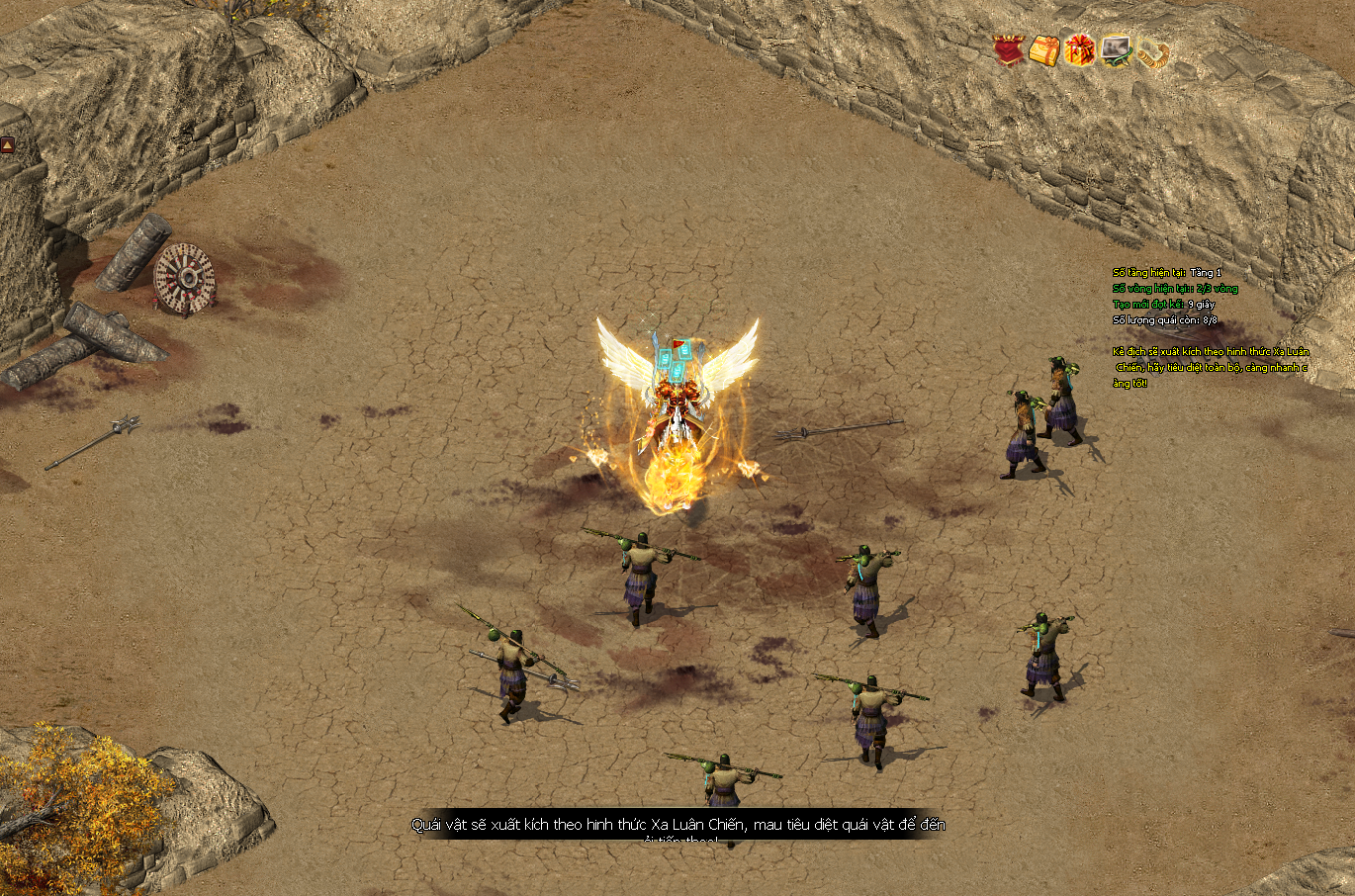The height and width of the screenshot is (896, 1355).
Task: Open the red crowned banner icon
Action: pos(1009,50)
